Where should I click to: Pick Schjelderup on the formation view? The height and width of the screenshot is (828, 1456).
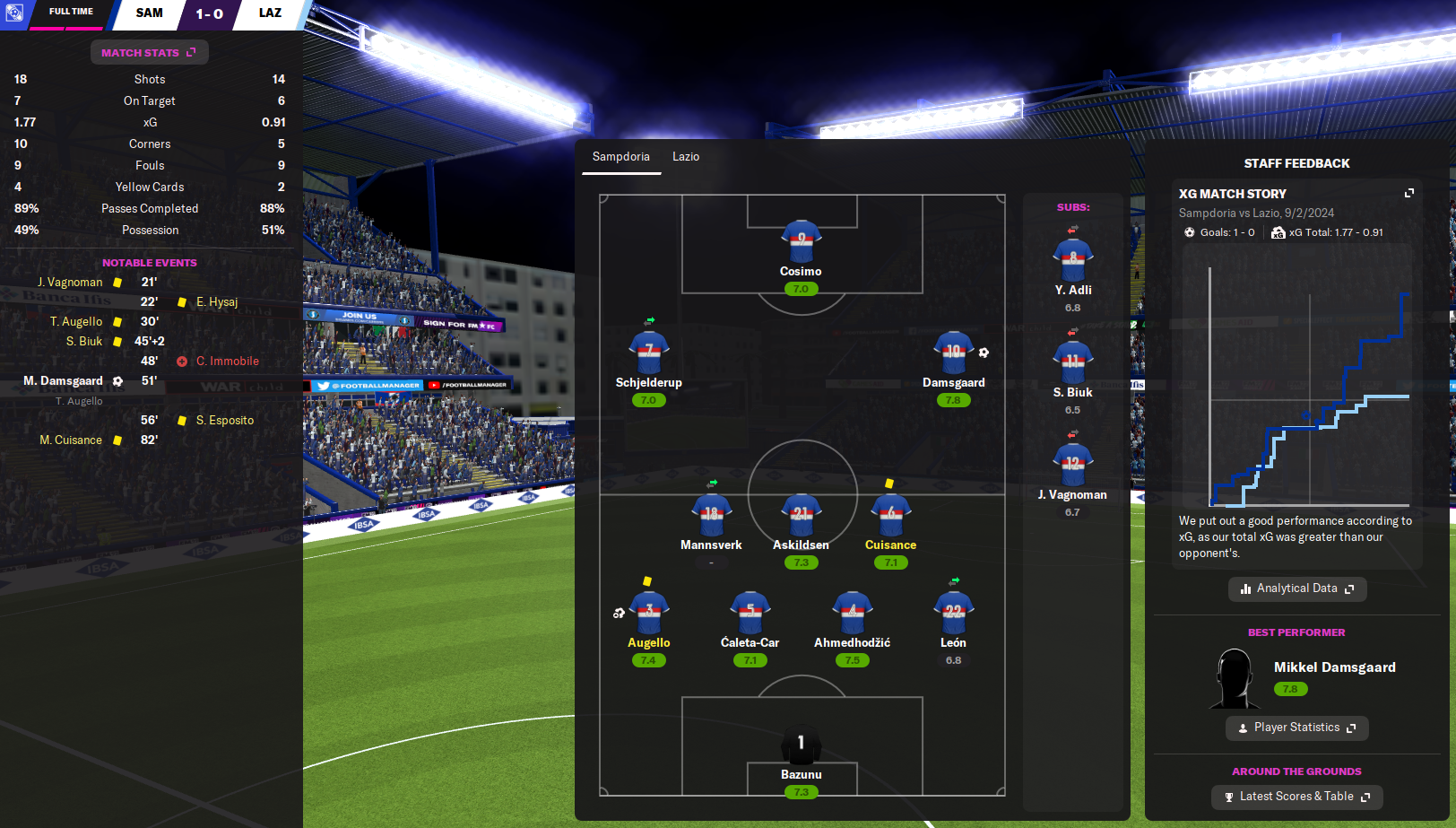pos(648,353)
